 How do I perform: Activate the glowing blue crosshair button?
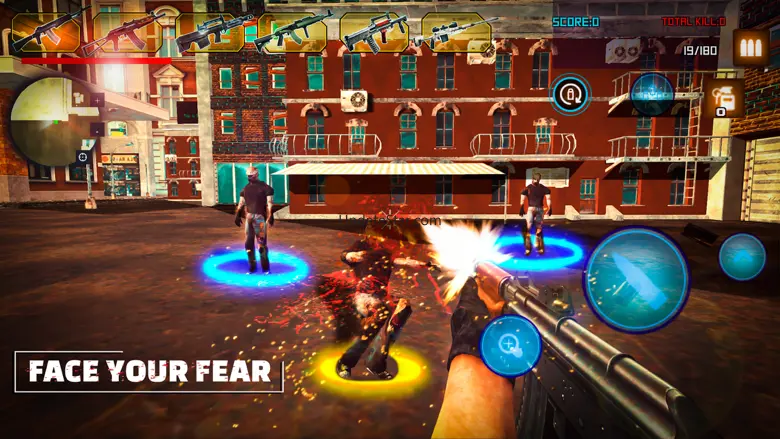(651, 94)
